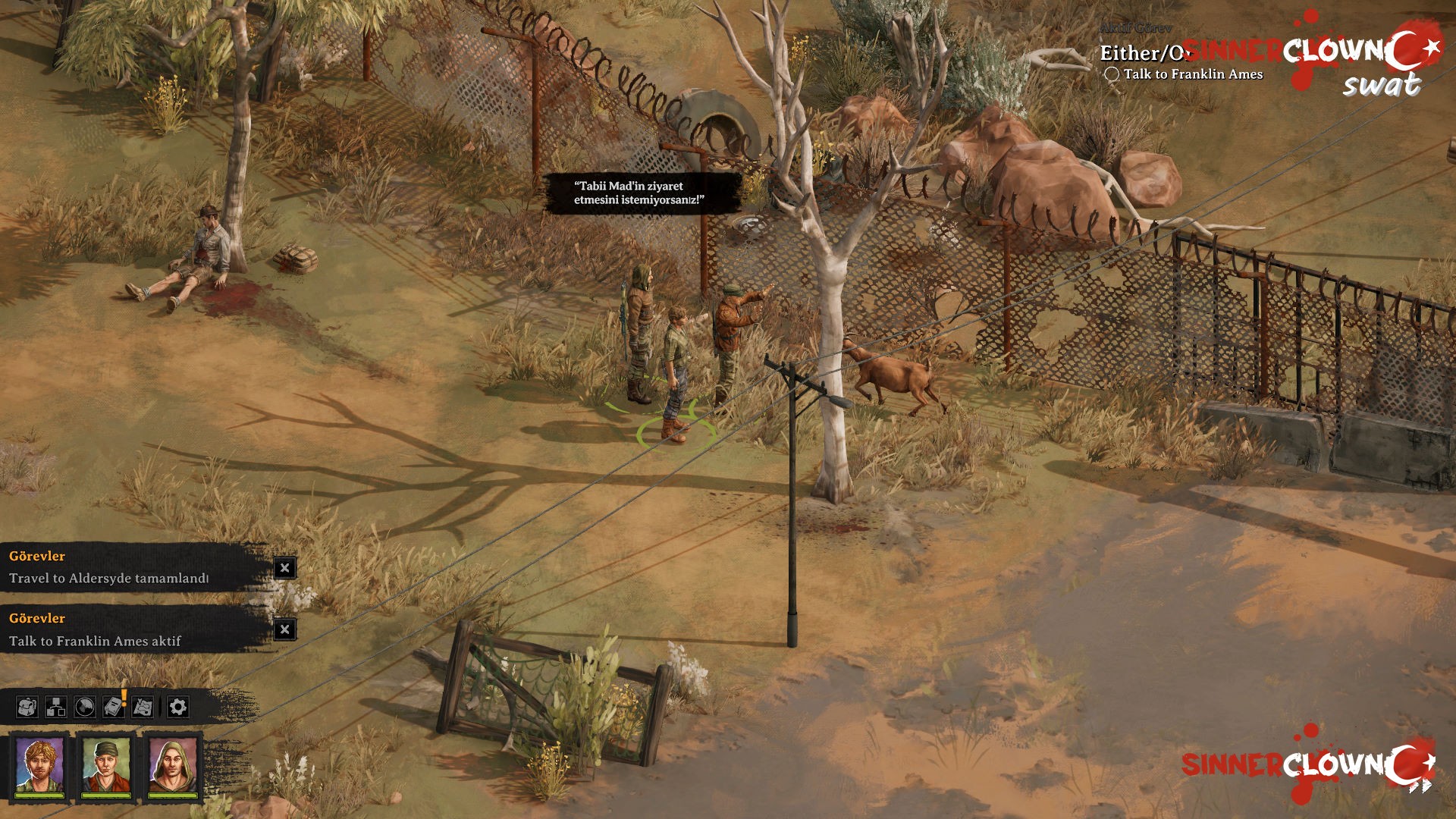
Task: Select the hooded party member portrait
Action: point(173,765)
